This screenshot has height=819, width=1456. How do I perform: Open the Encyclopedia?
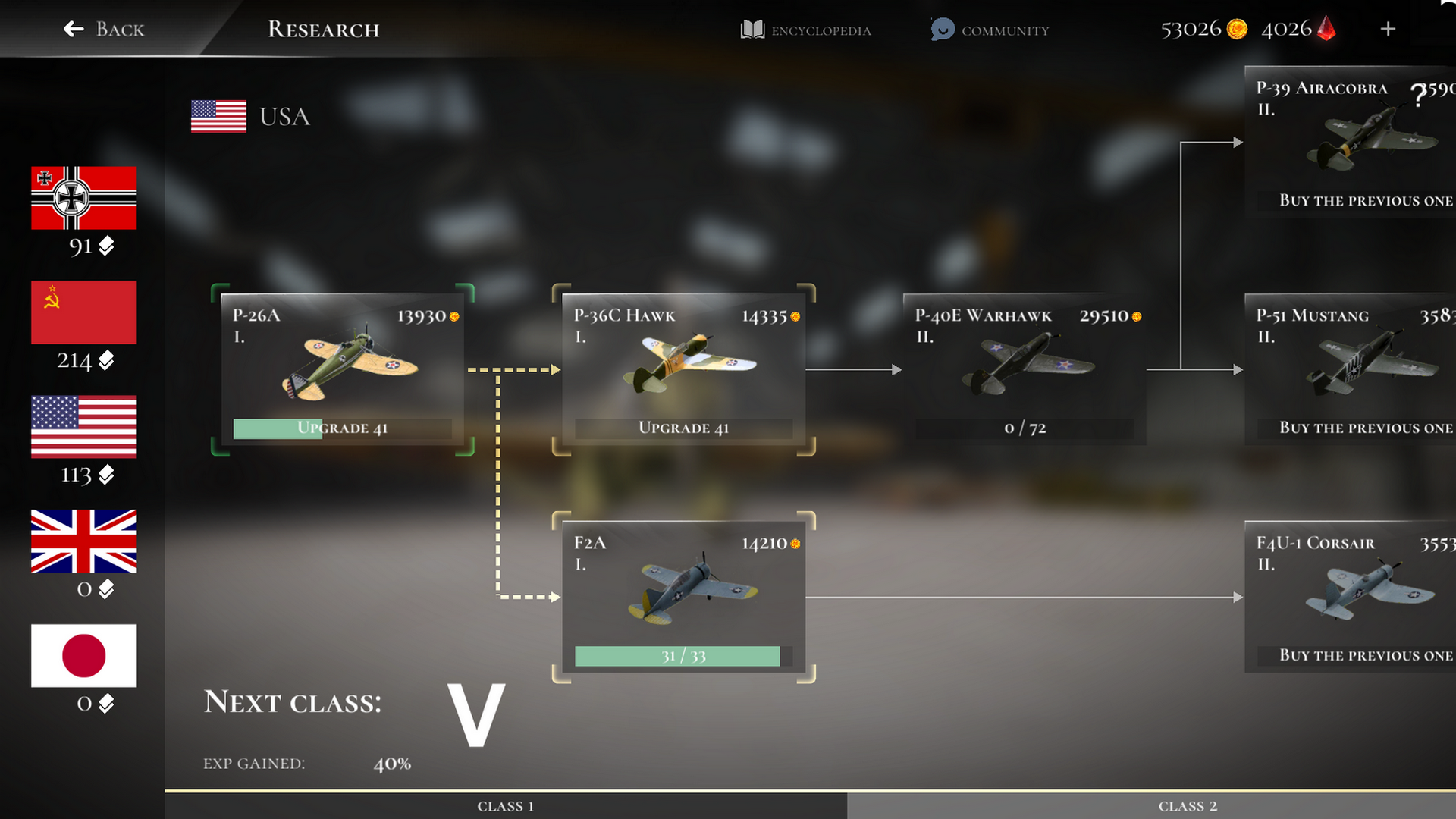tap(805, 30)
